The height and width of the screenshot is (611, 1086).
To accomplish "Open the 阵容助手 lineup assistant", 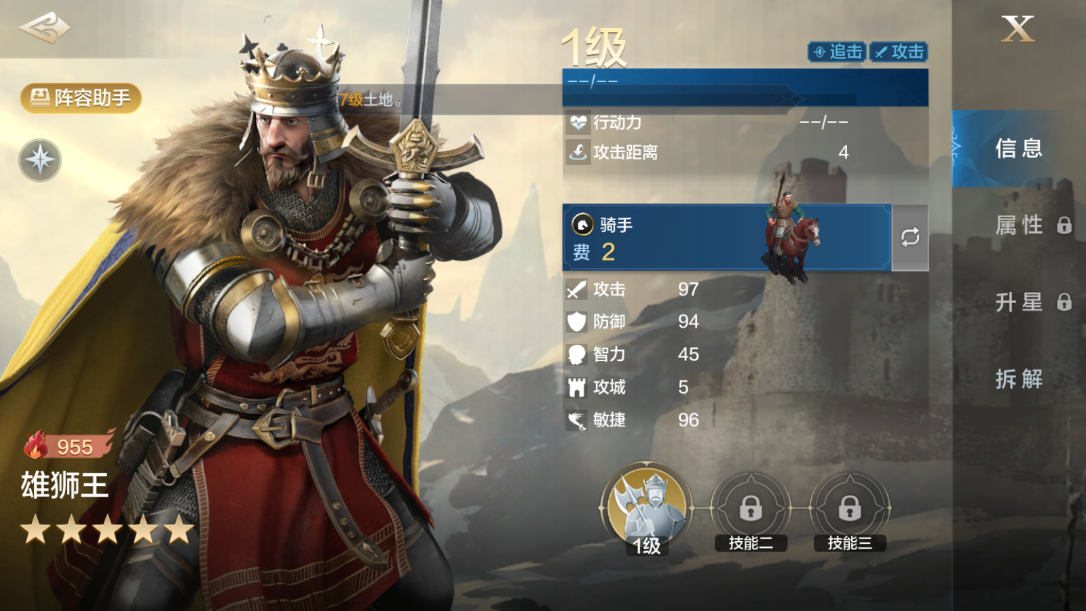I will click(81, 98).
